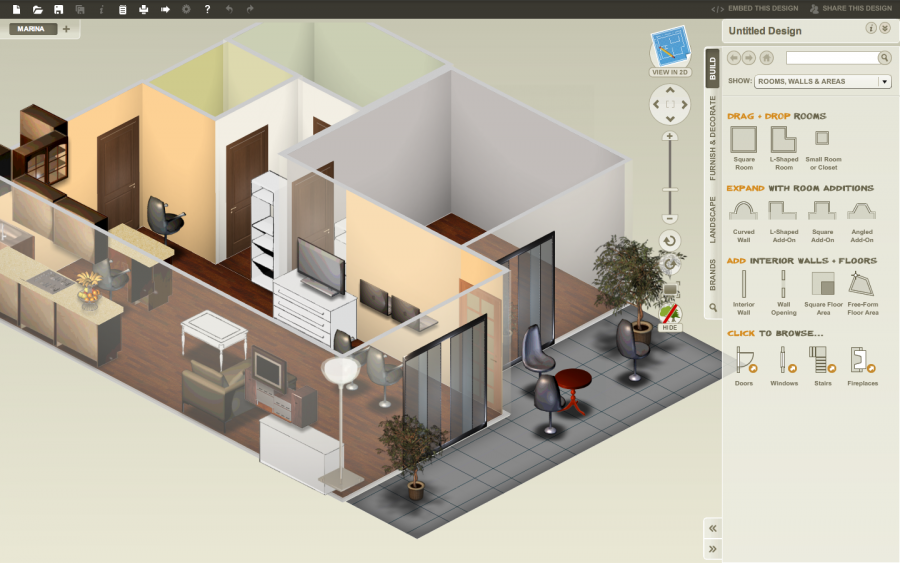This screenshot has height=563, width=900.
Task: Open the Brands tab
Action: 712,275
